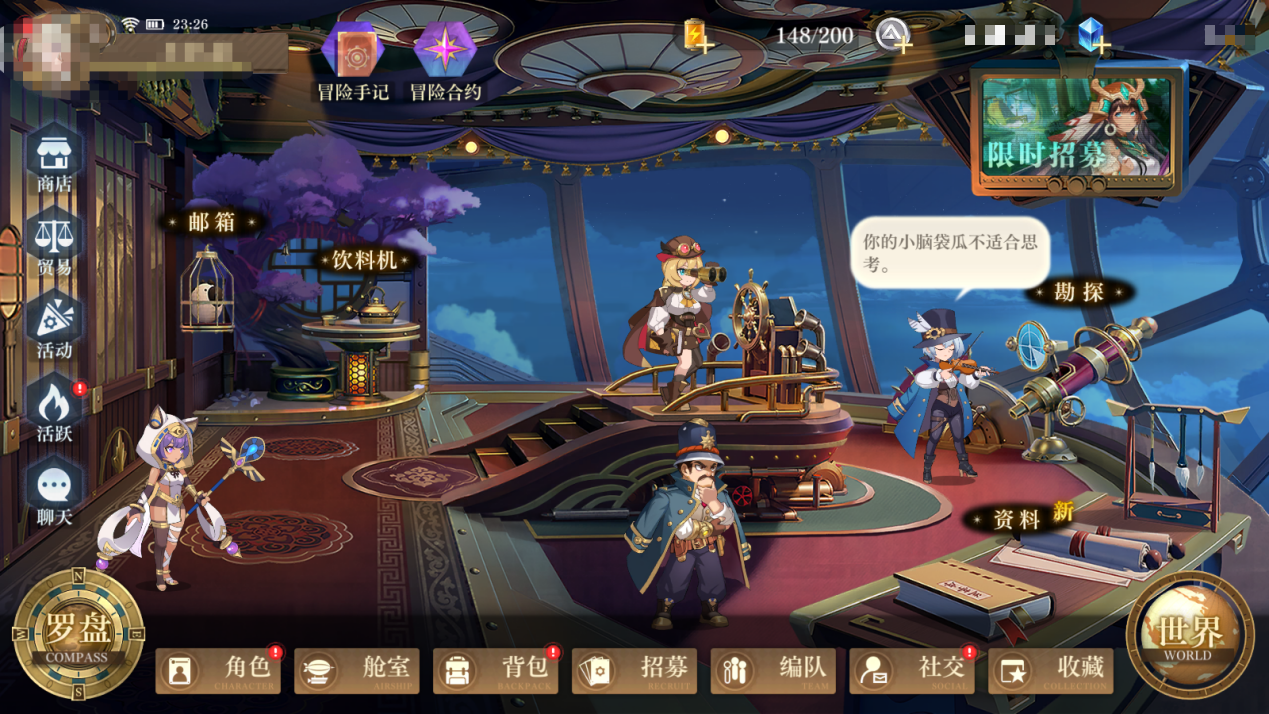
Task: Open the 贸易 trade menu
Action: [54, 245]
